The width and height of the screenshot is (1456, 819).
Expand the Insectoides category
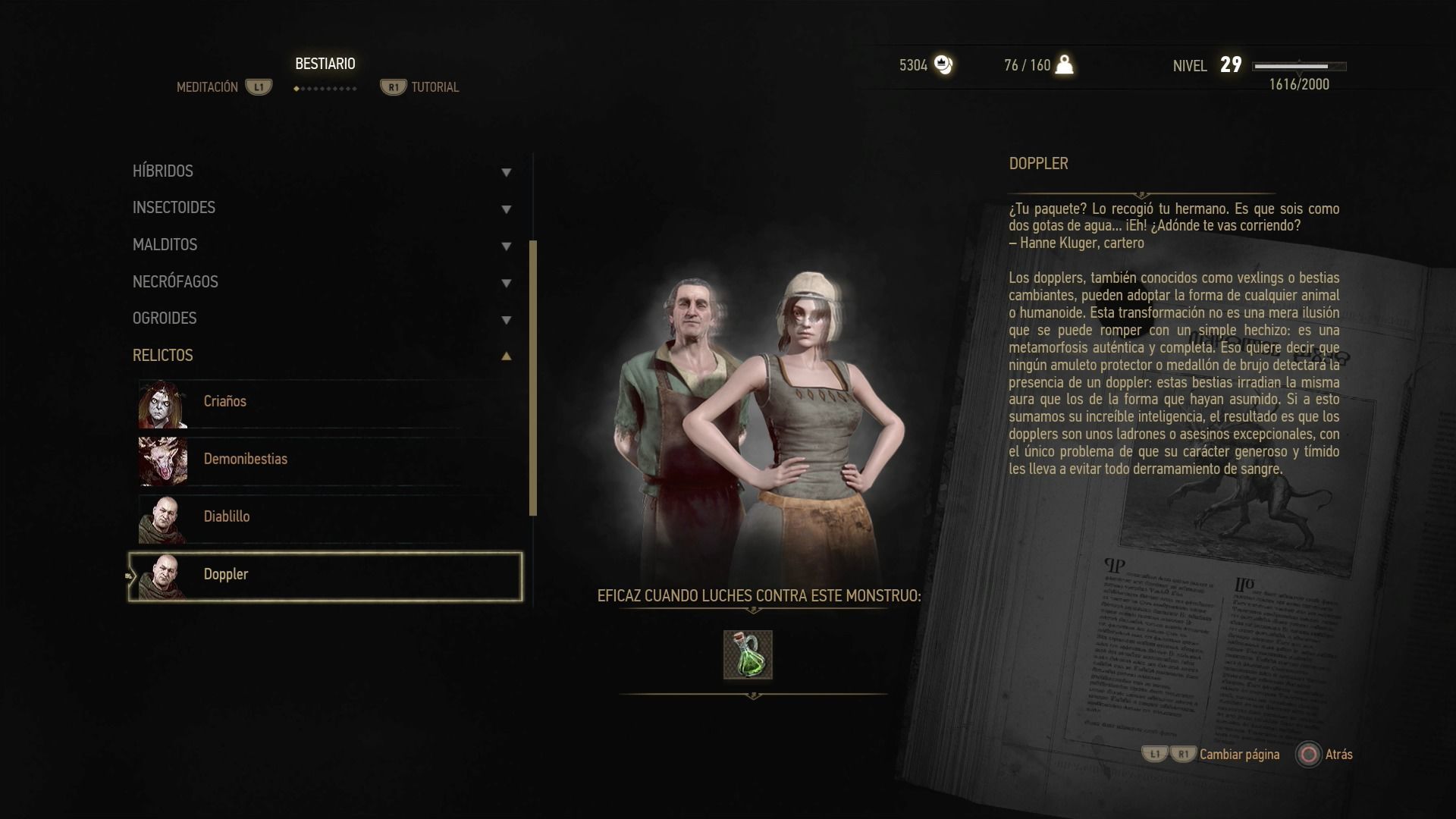322,208
